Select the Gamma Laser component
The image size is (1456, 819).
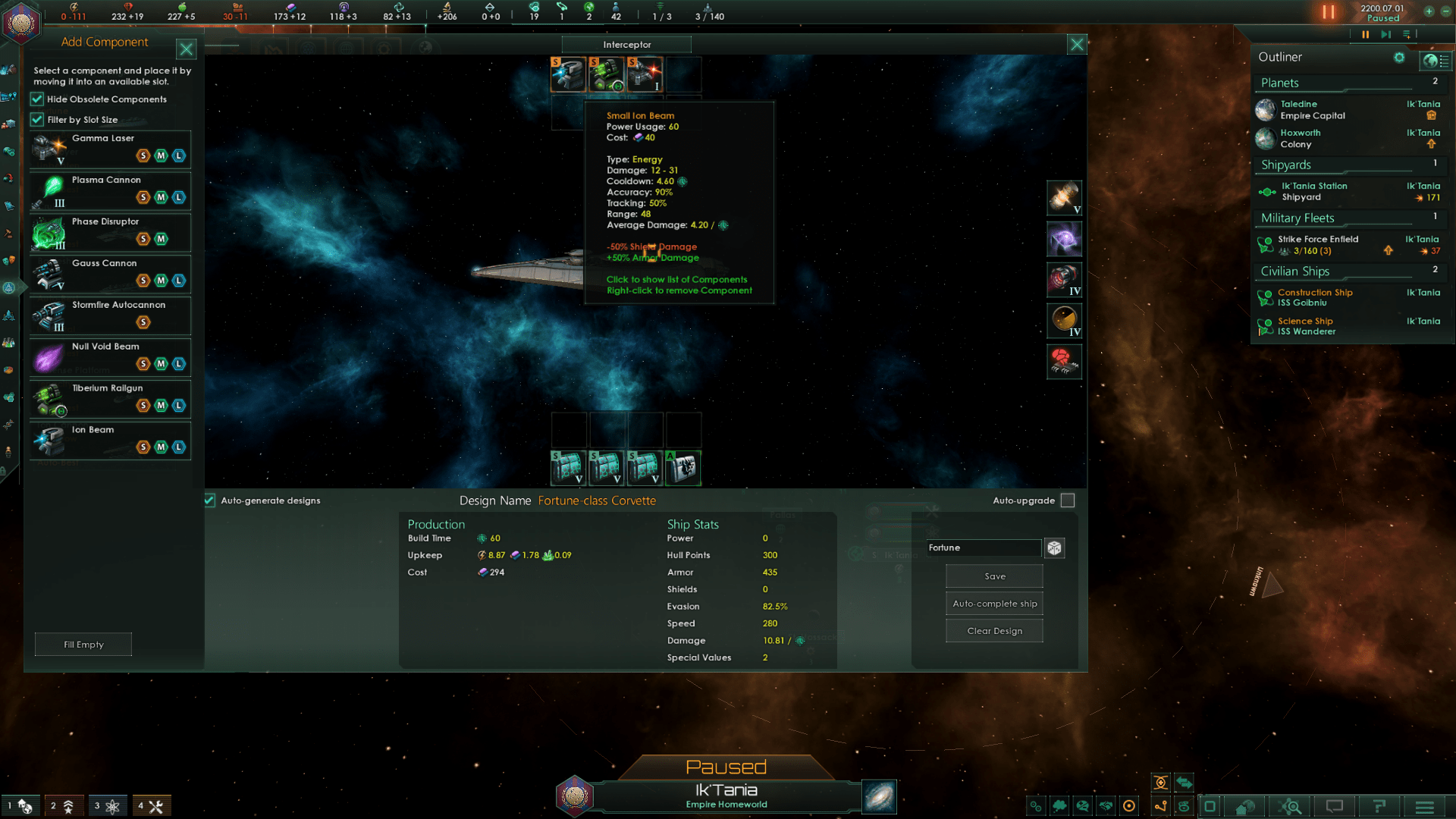pyautogui.click(x=110, y=149)
